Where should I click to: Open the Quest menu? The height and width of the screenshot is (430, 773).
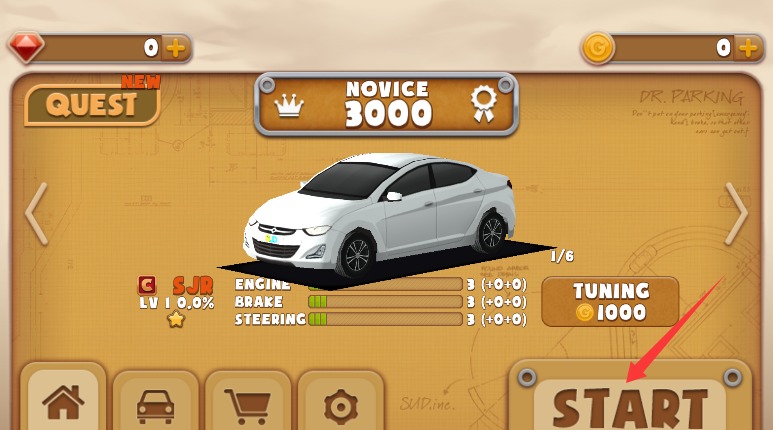(x=92, y=104)
